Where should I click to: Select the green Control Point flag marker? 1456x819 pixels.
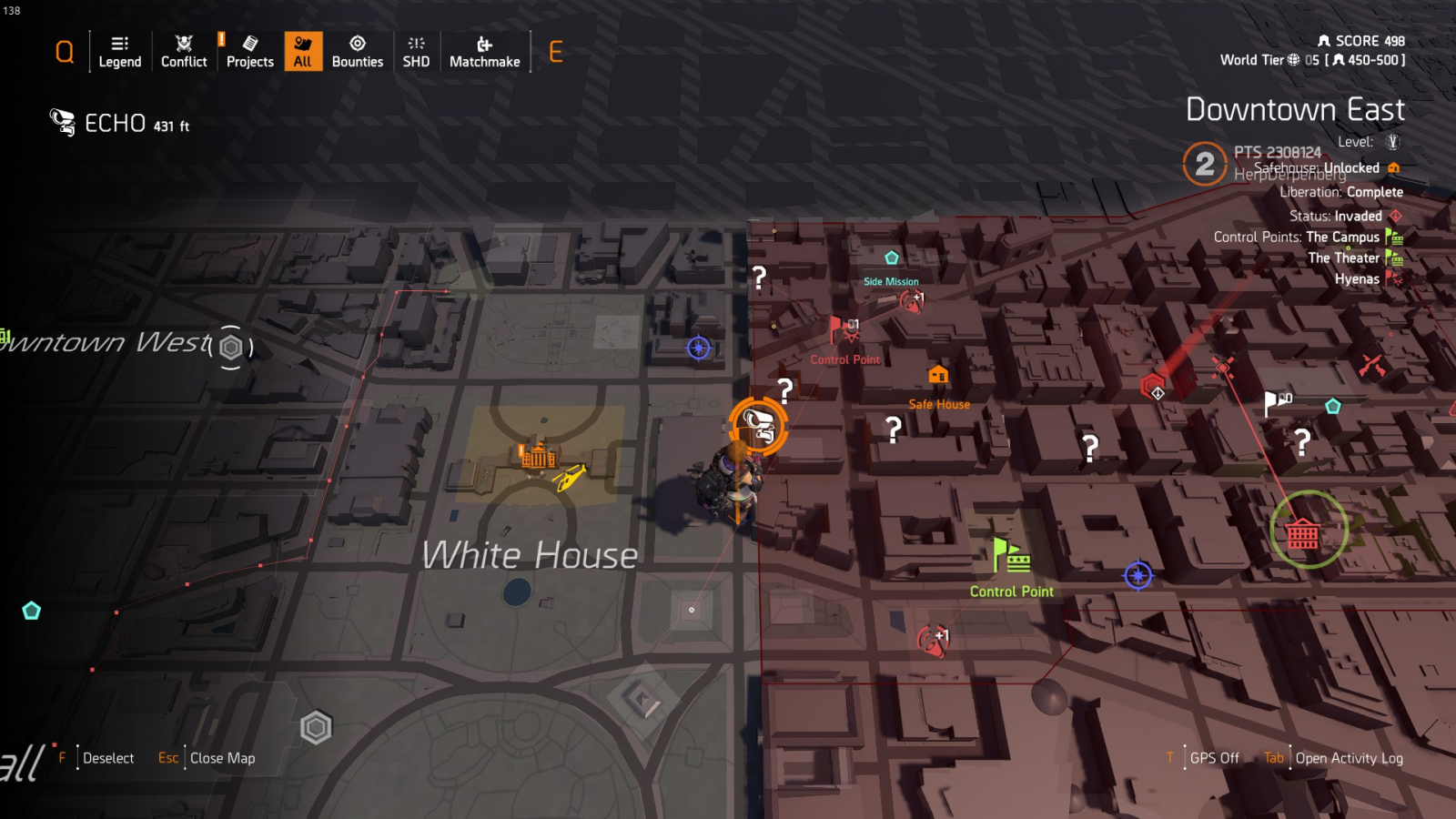(x=1010, y=555)
